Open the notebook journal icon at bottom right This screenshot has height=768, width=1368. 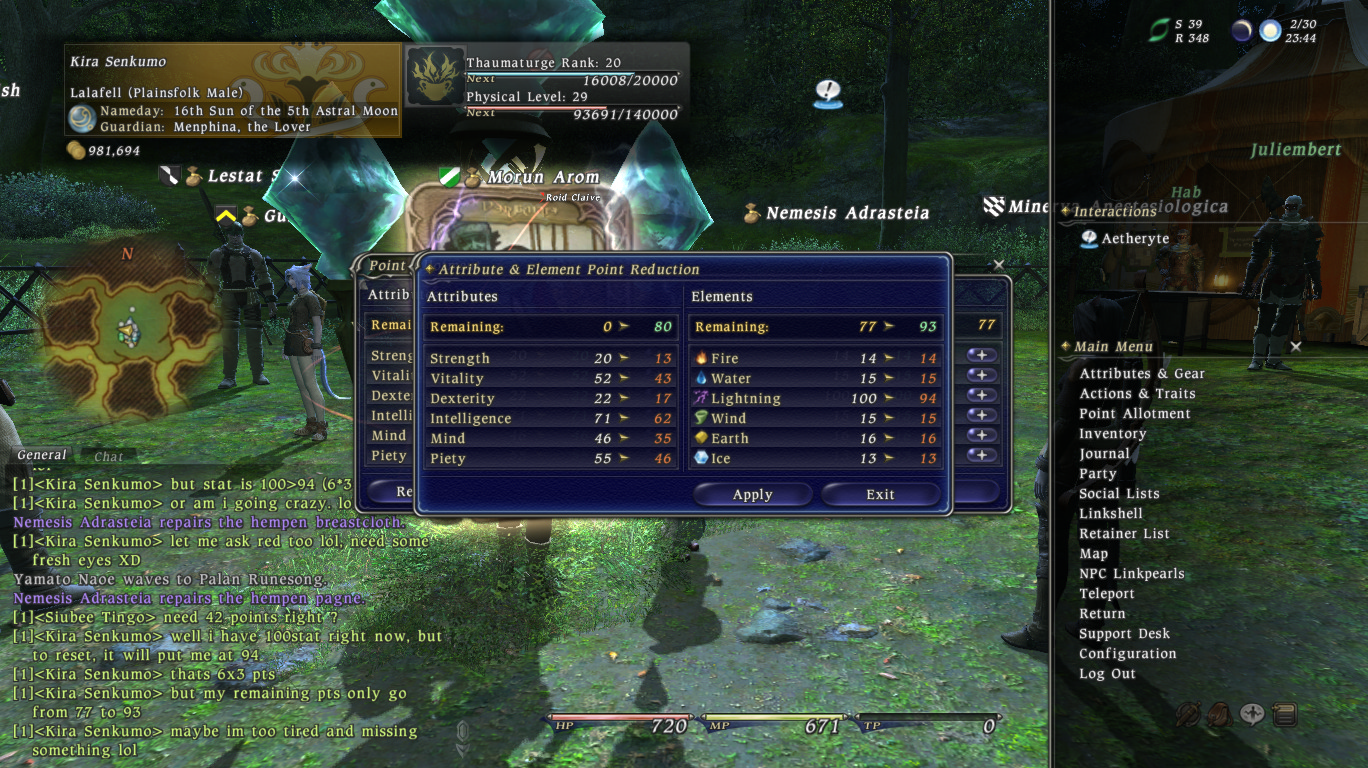1285,713
